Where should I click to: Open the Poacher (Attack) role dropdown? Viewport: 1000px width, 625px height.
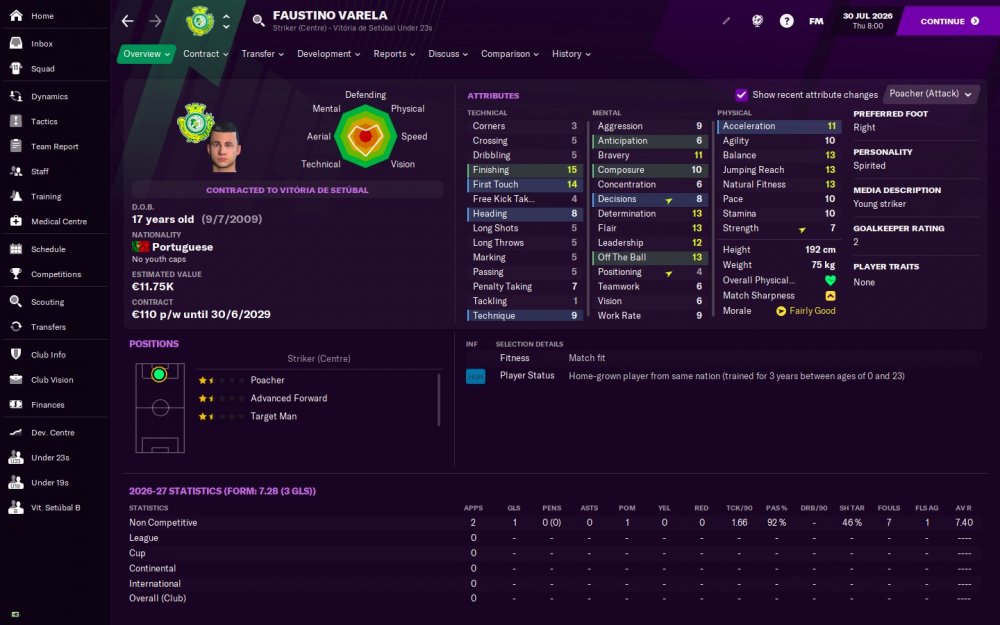click(x=931, y=94)
